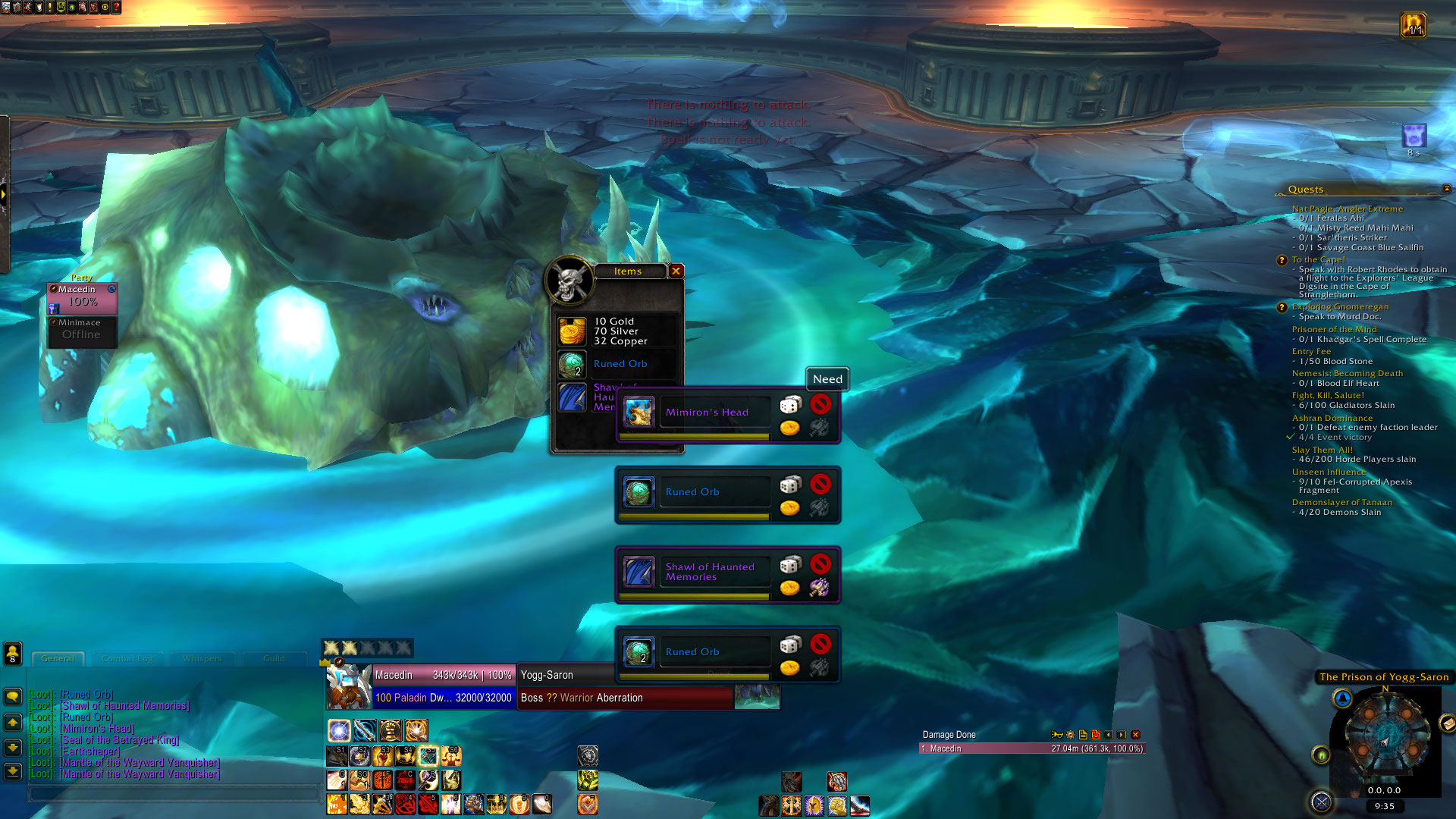This screenshot has width=1456, height=819.
Task: Close the Items loot window
Action: pyautogui.click(x=676, y=271)
